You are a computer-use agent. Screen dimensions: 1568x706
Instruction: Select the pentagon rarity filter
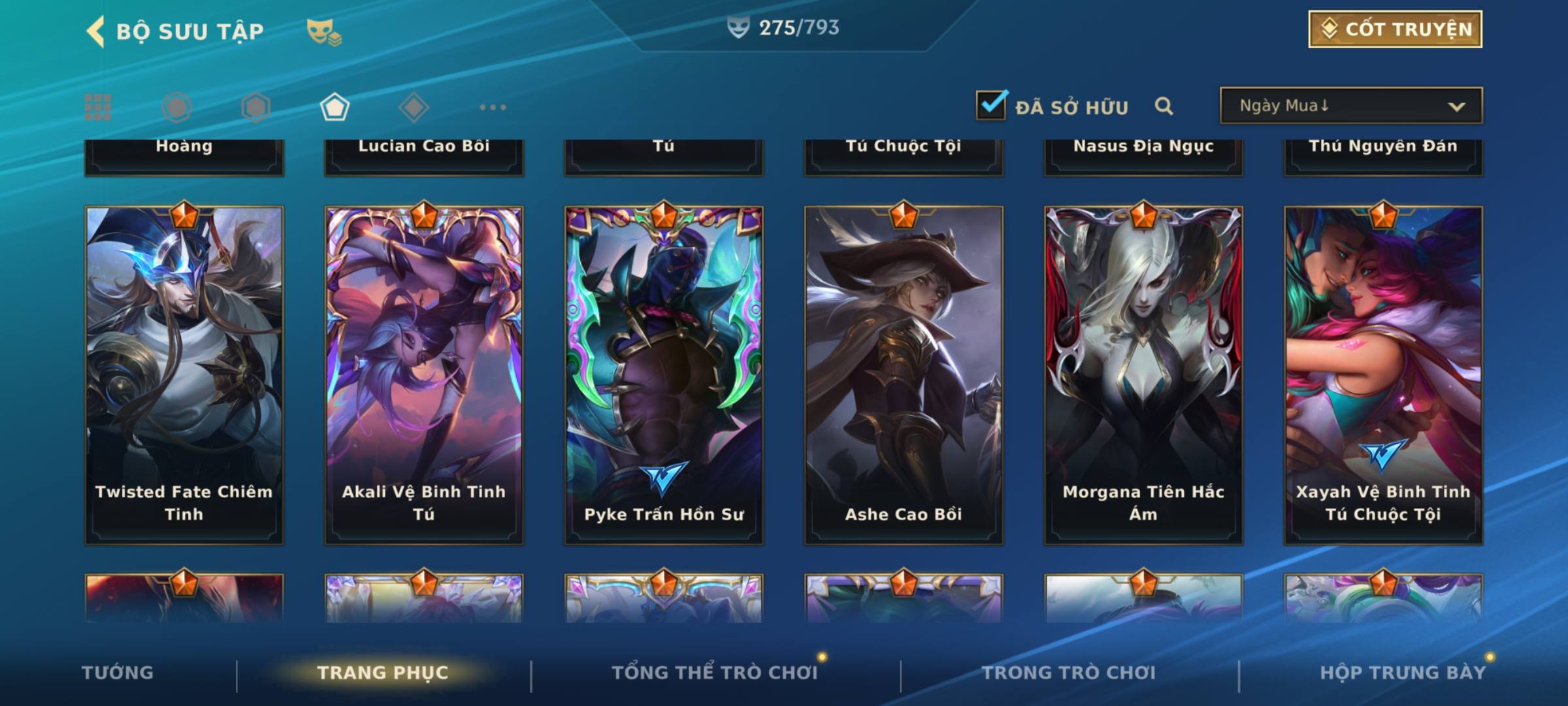(335, 107)
